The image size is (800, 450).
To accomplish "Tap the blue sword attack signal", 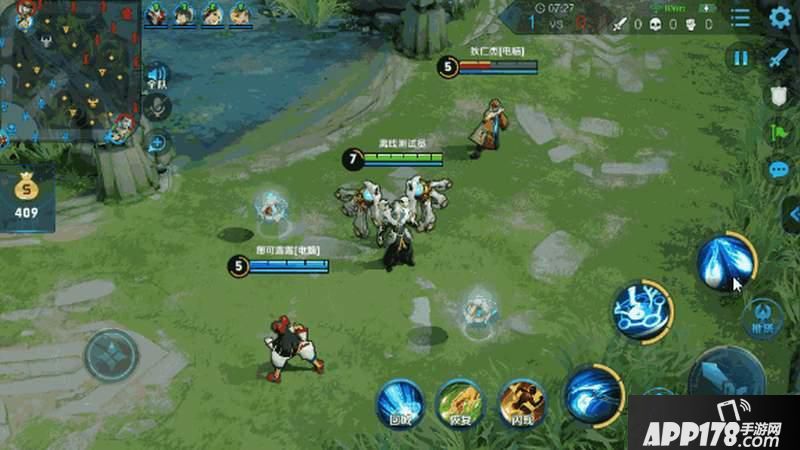I will [780, 58].
